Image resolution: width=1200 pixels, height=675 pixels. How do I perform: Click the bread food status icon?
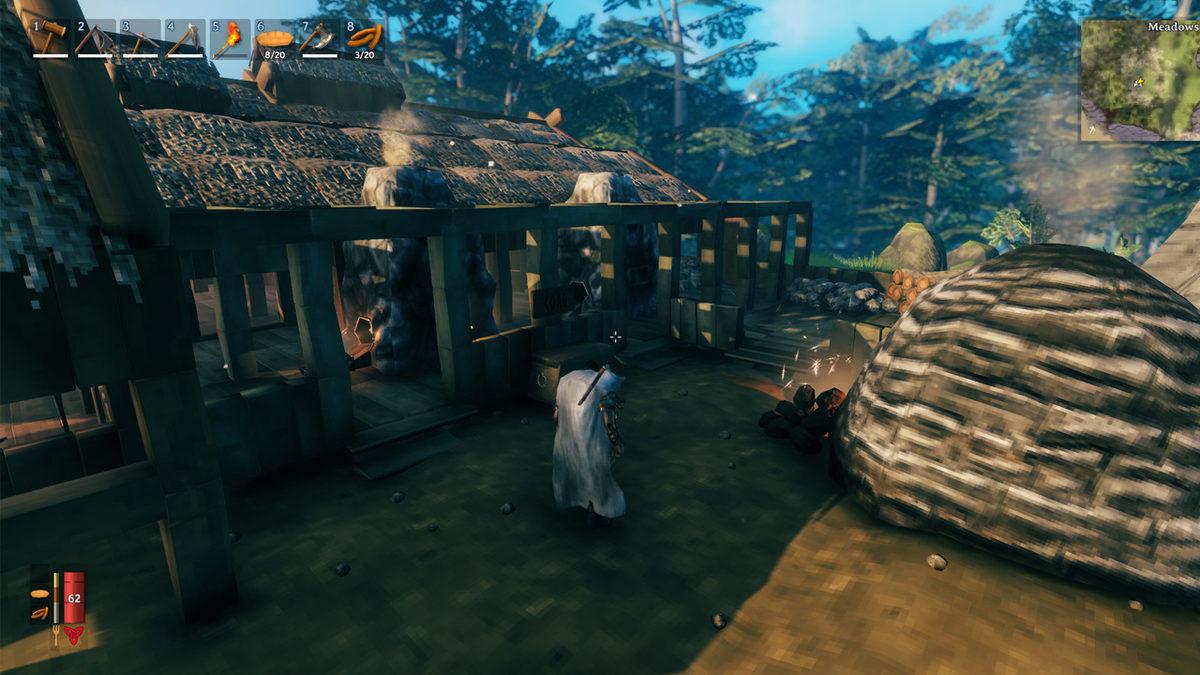pos(39,592)
